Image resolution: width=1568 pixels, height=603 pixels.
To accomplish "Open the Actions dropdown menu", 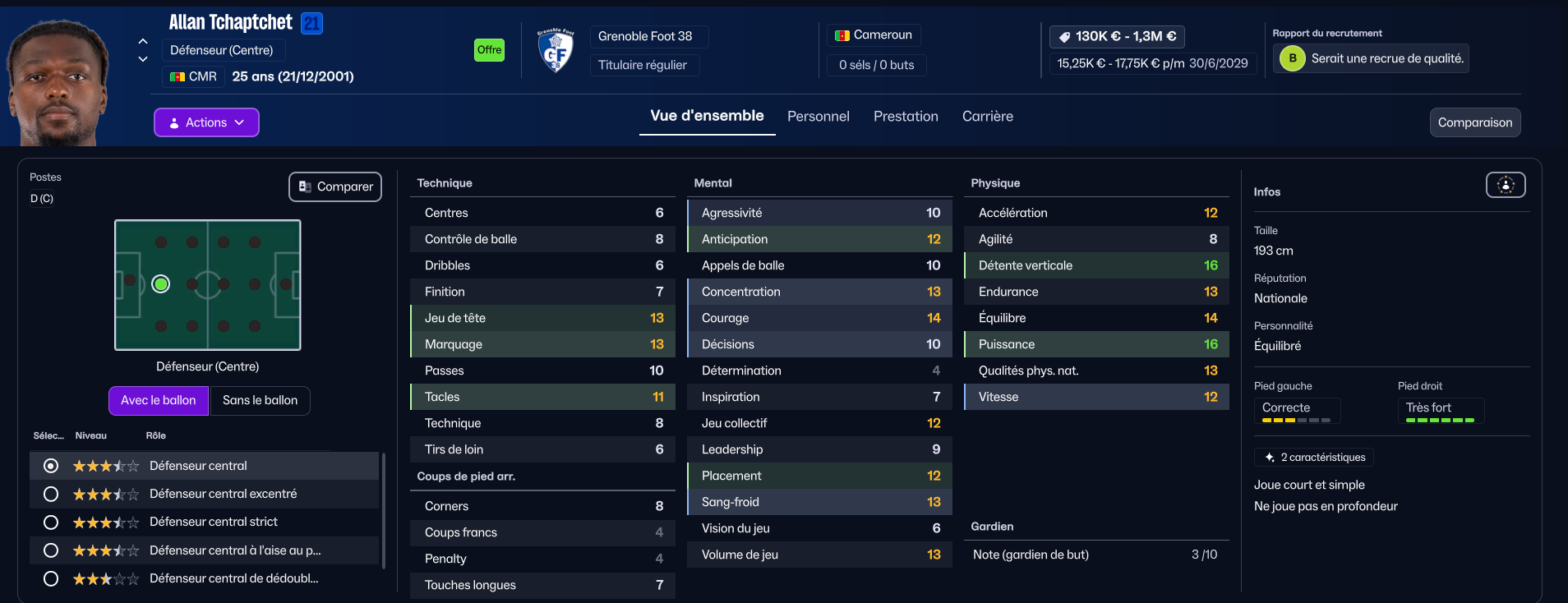I will pyautogui.click(x=206, y=122).
